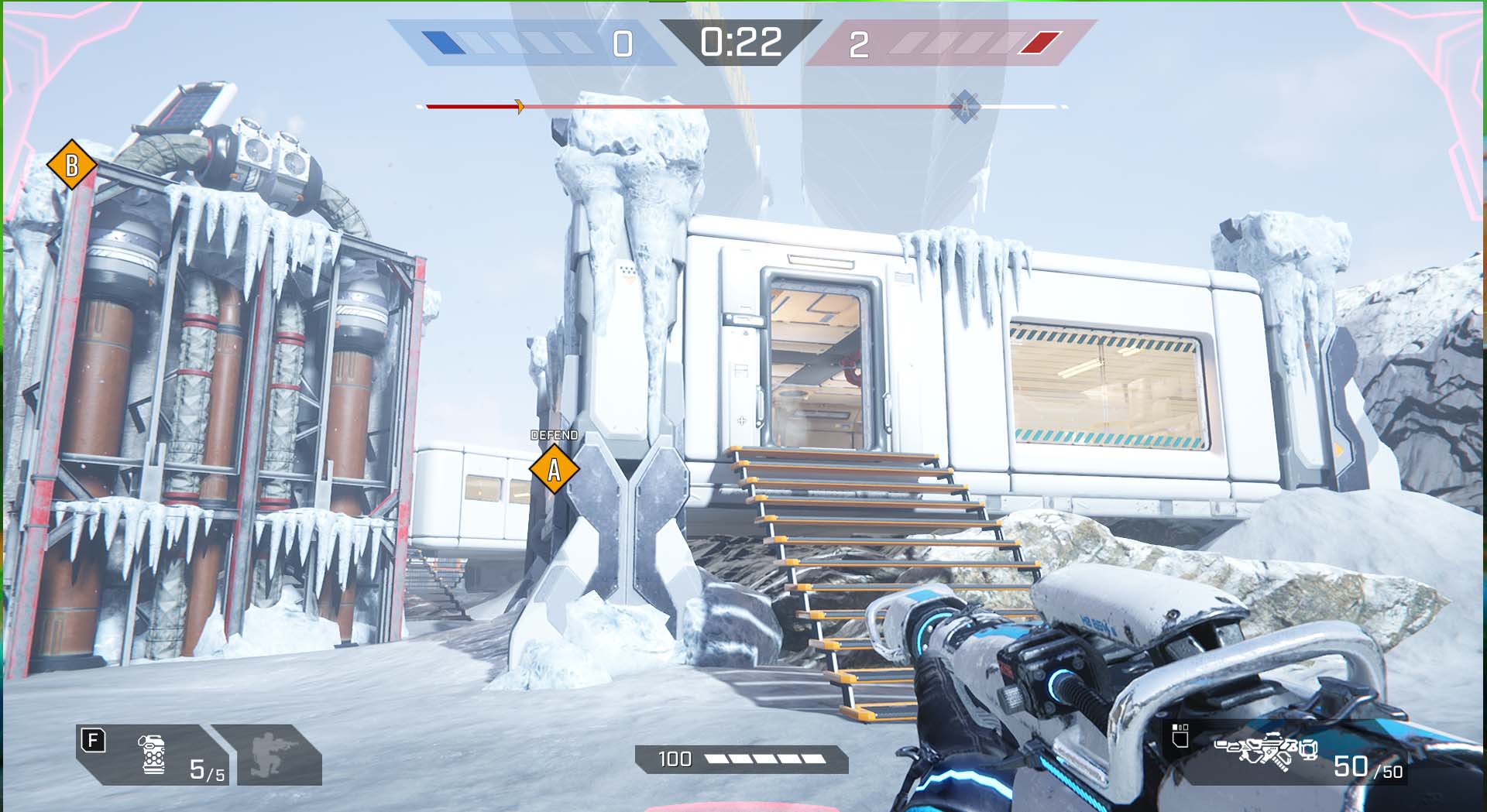Viewport: 1487px width, 812px height.
Task: Click the blue diamond marker on progress bar
Action: click(965, 107)
